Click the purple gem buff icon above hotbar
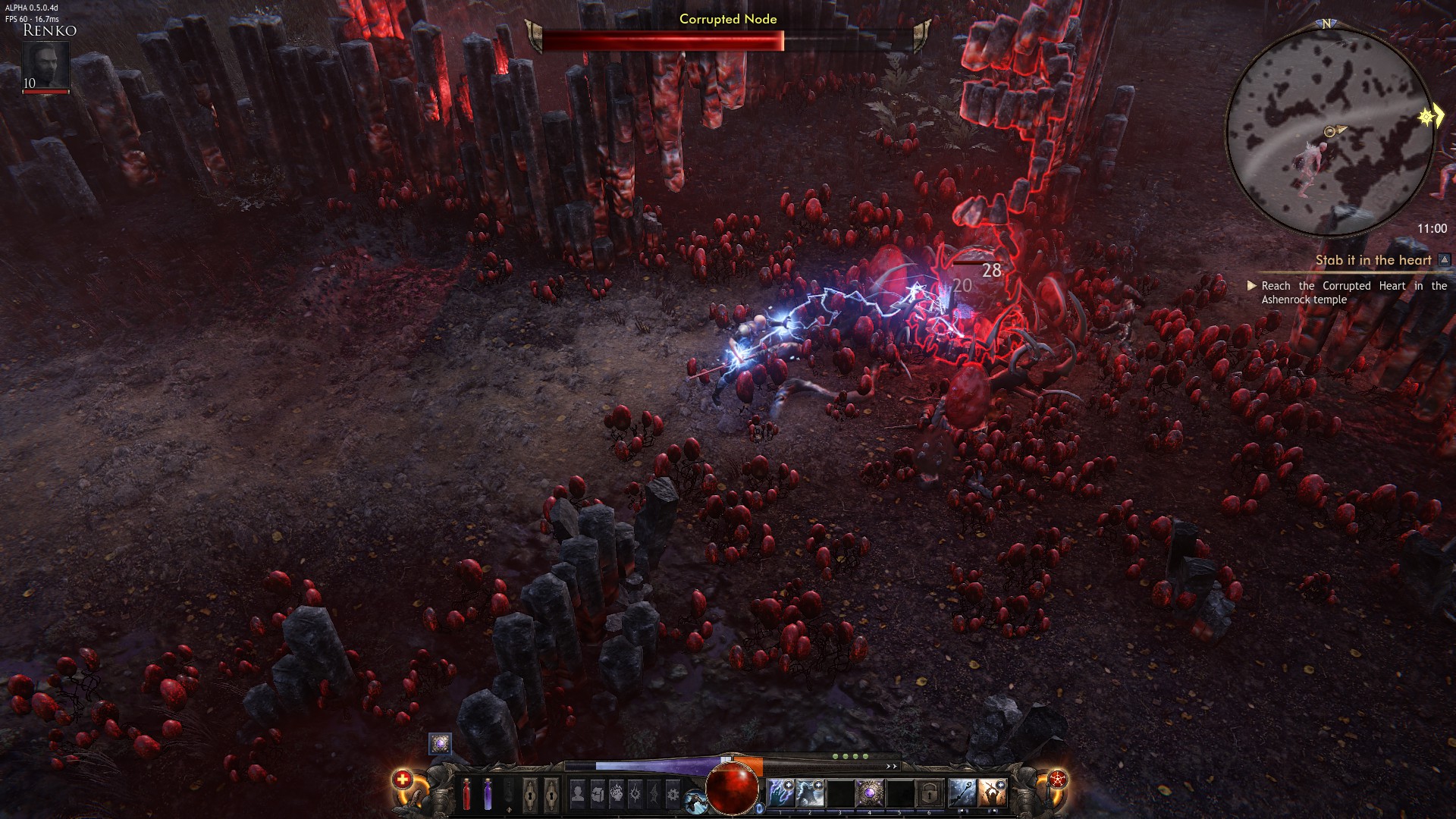 (x=440, y=743)
